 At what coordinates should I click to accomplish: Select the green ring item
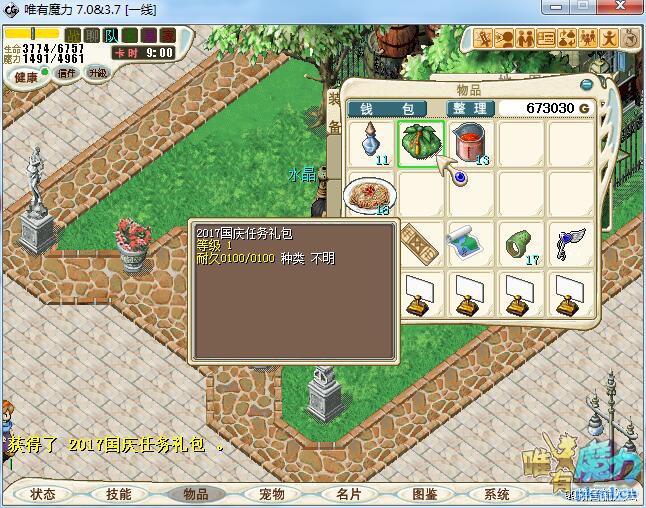(x=520, y=243)
